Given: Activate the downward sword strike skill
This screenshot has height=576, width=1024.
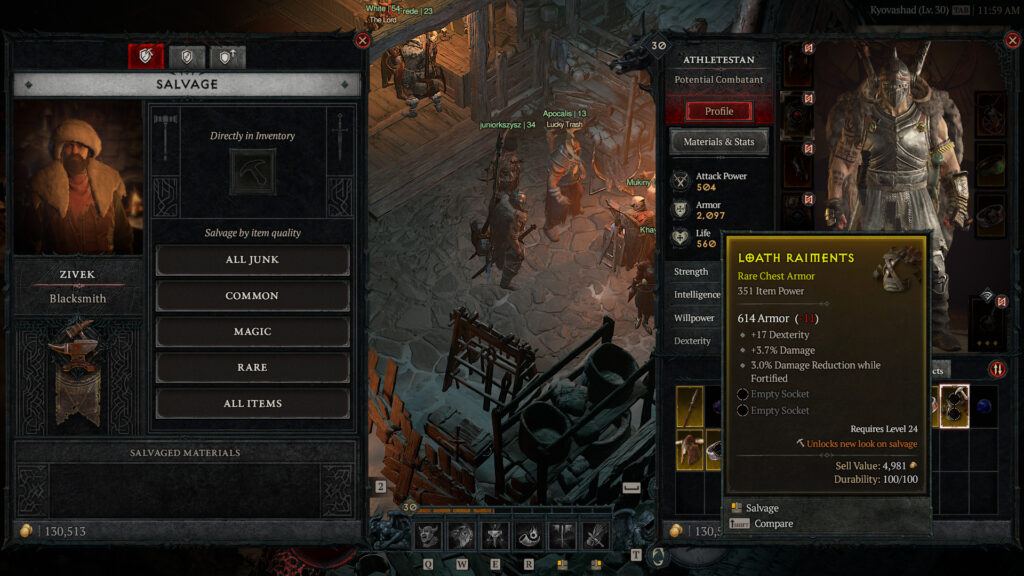Looking at the screenshot, I should [x=563, y=536].
